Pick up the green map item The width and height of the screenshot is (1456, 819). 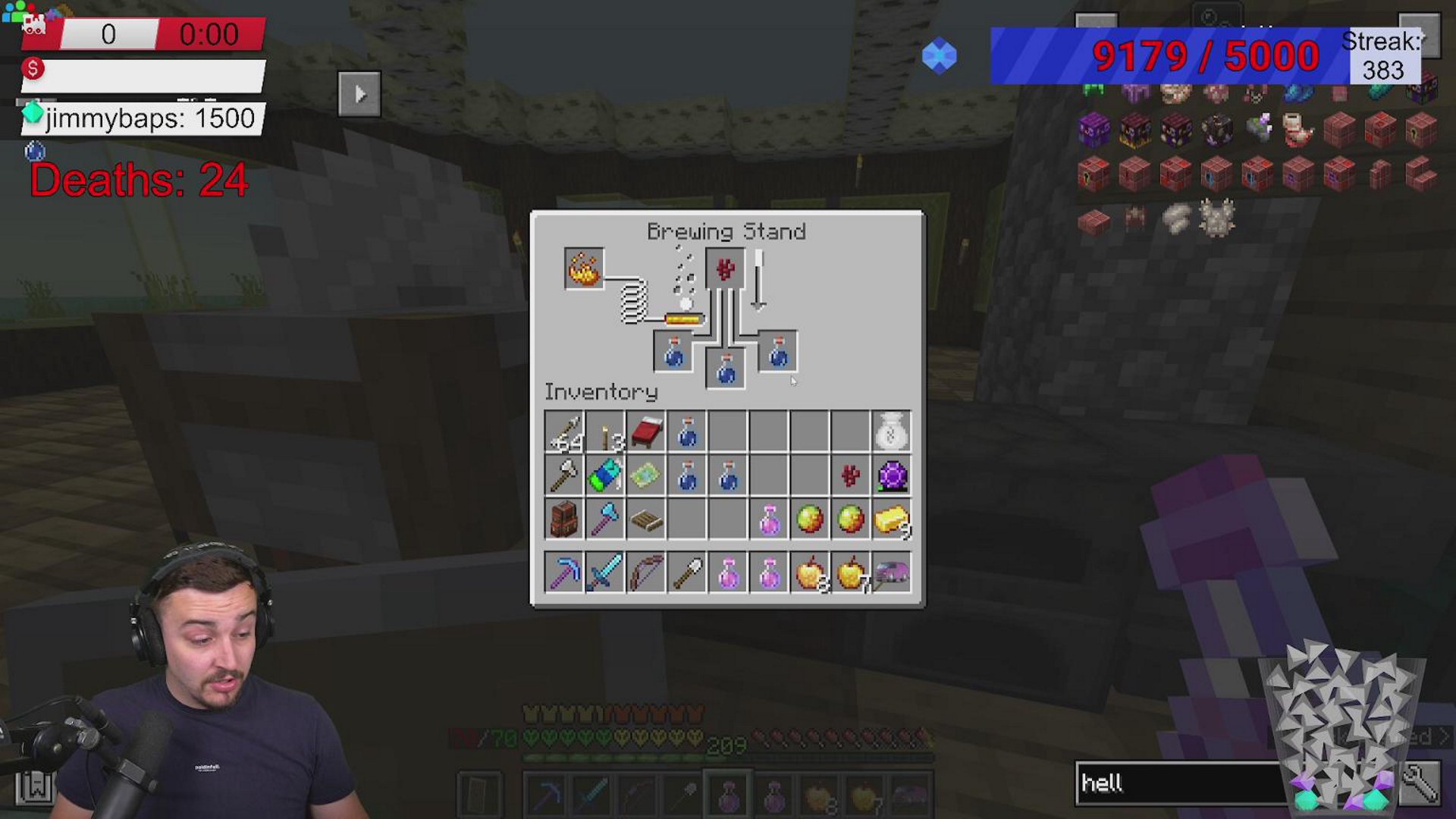pos(646,476)
